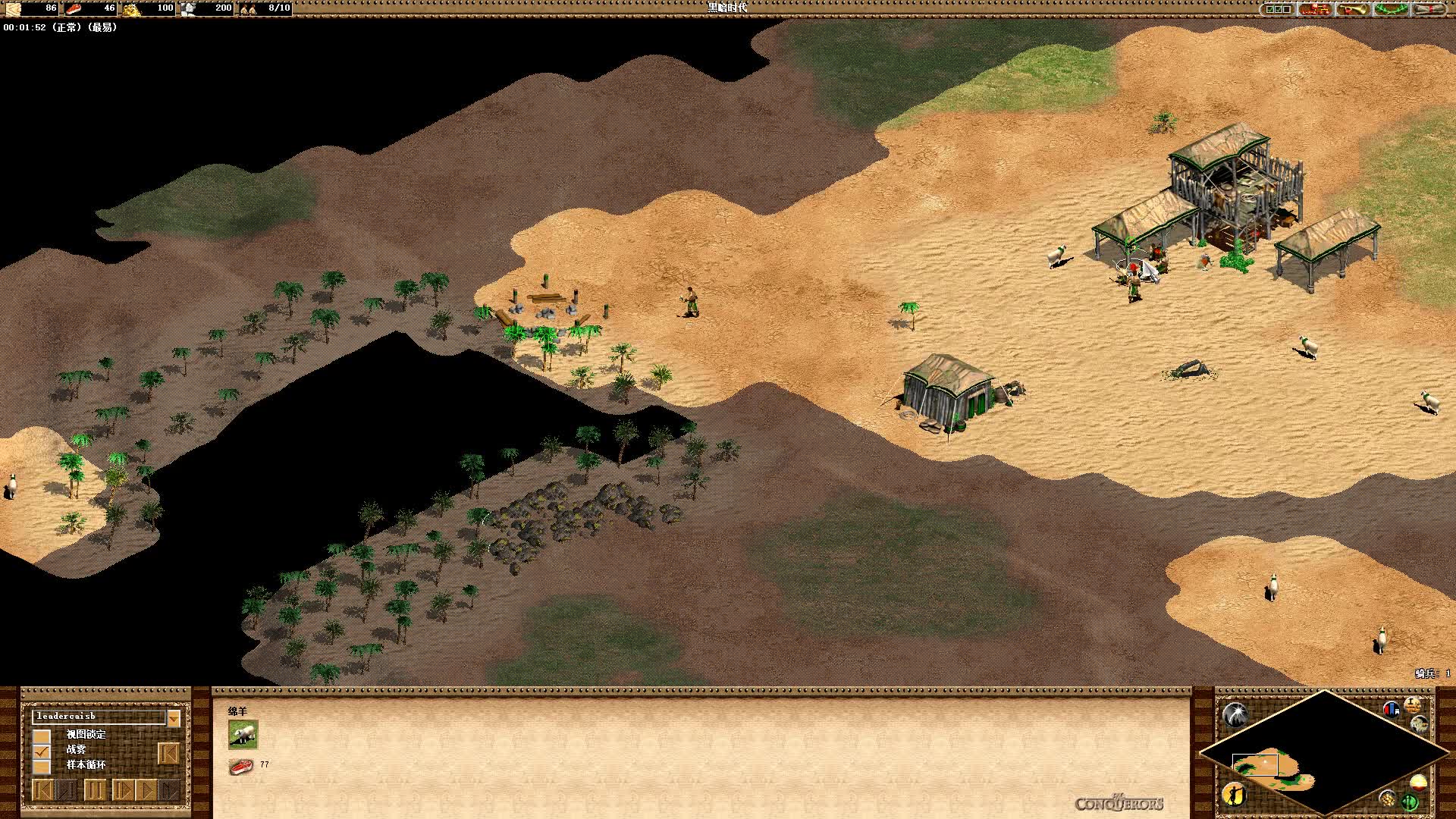Click the slow-step playback button

pyautogui.click(x=123, y=790)
